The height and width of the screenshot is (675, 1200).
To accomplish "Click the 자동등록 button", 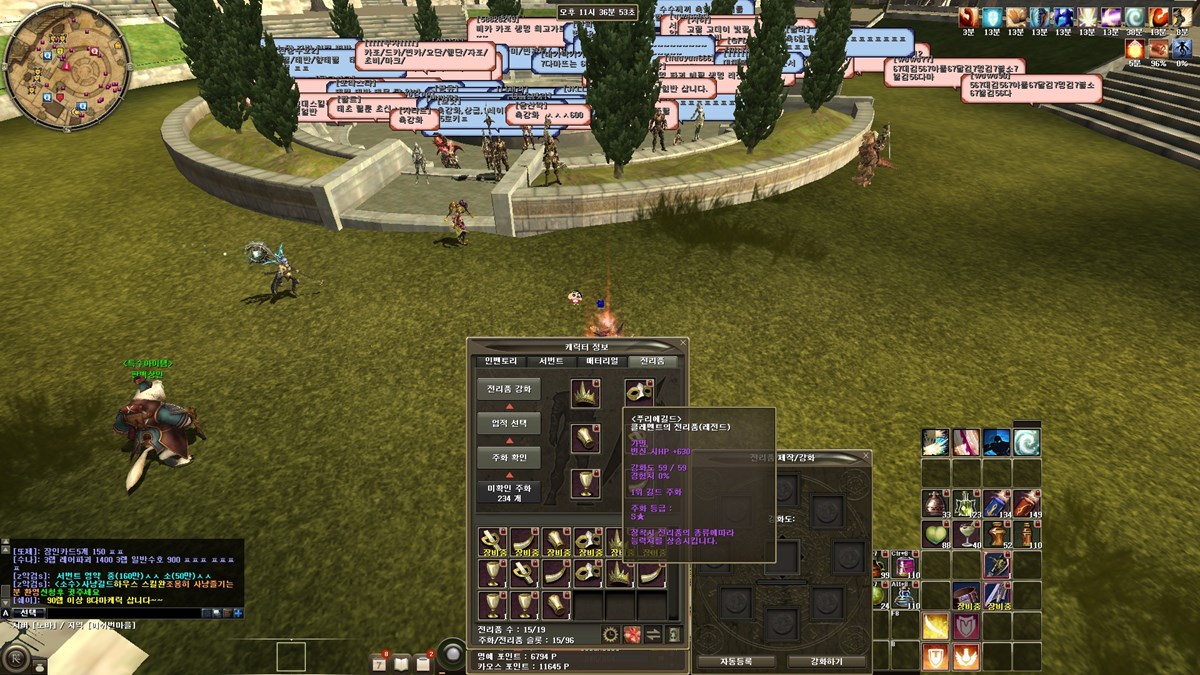I will 734,662.
